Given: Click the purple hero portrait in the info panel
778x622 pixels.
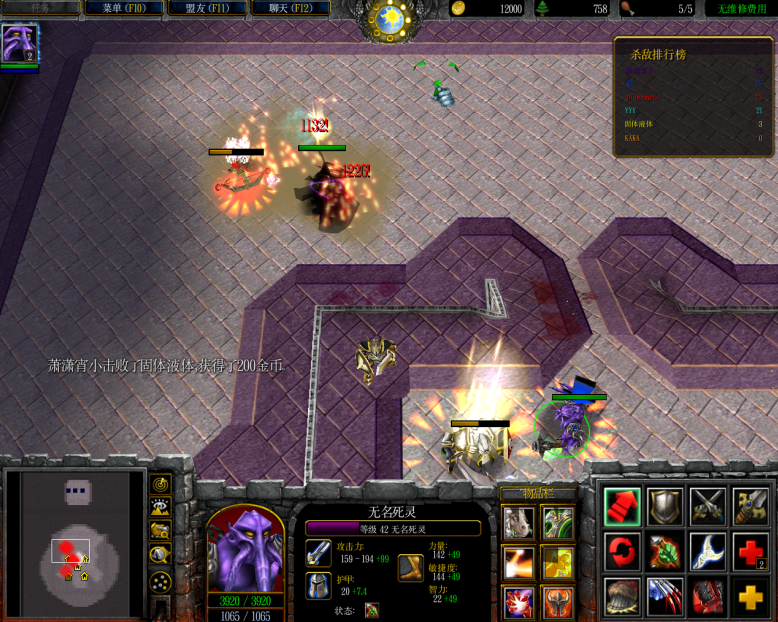Looking at the screenshot, I should coord(245,550).
